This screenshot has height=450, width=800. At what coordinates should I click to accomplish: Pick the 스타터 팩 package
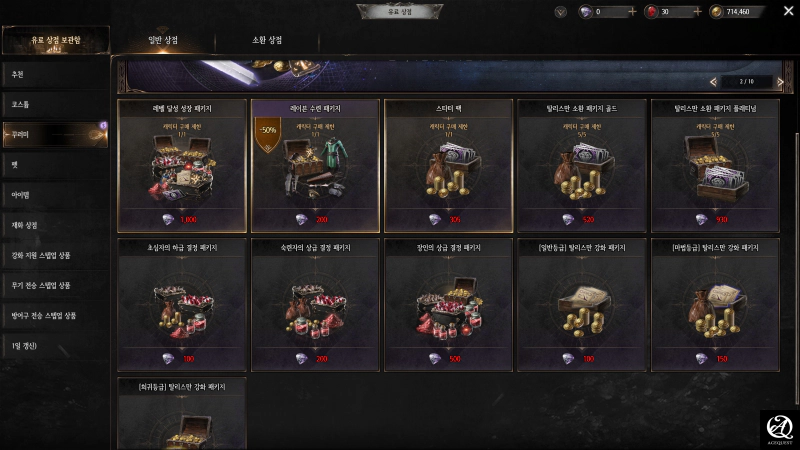(x=449, y=165)
